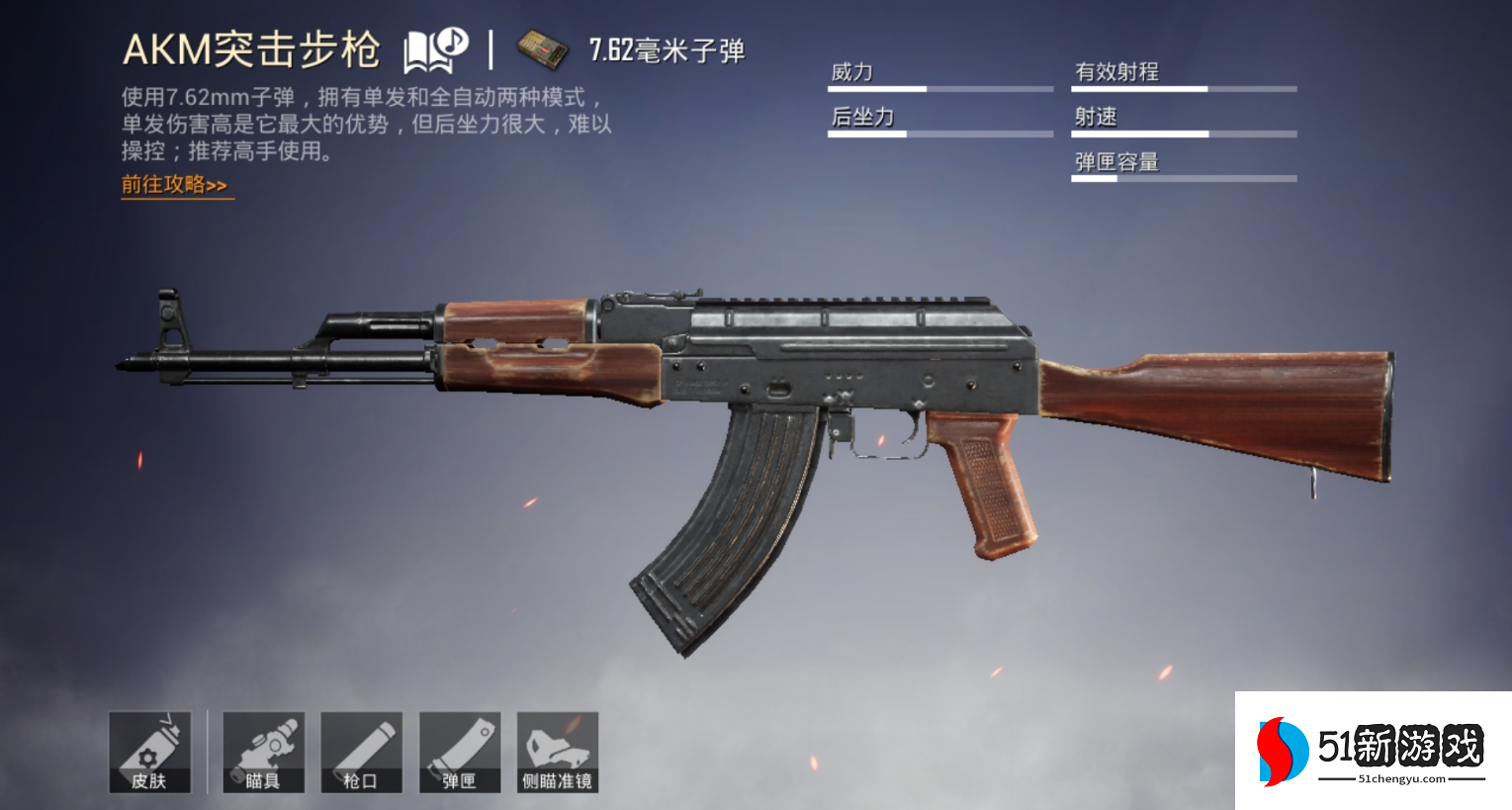Click the 弹匣容量 magazine capacity bar
The image size is (1512, 810).
coord(1183,177)
